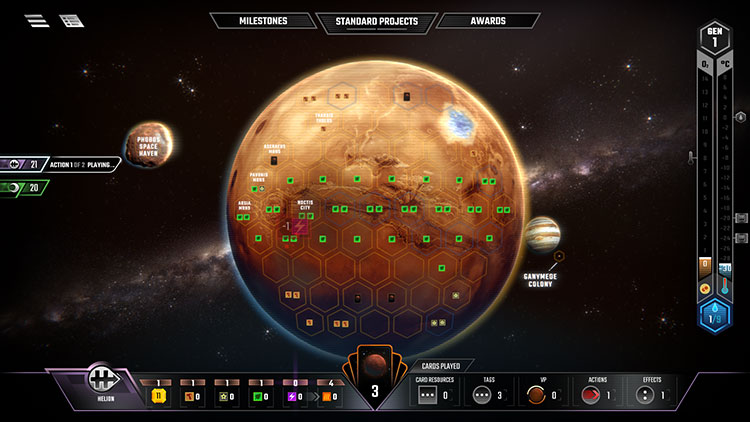
Task: Select the Phobos Space Haven tile
Action: click(149, 145)
